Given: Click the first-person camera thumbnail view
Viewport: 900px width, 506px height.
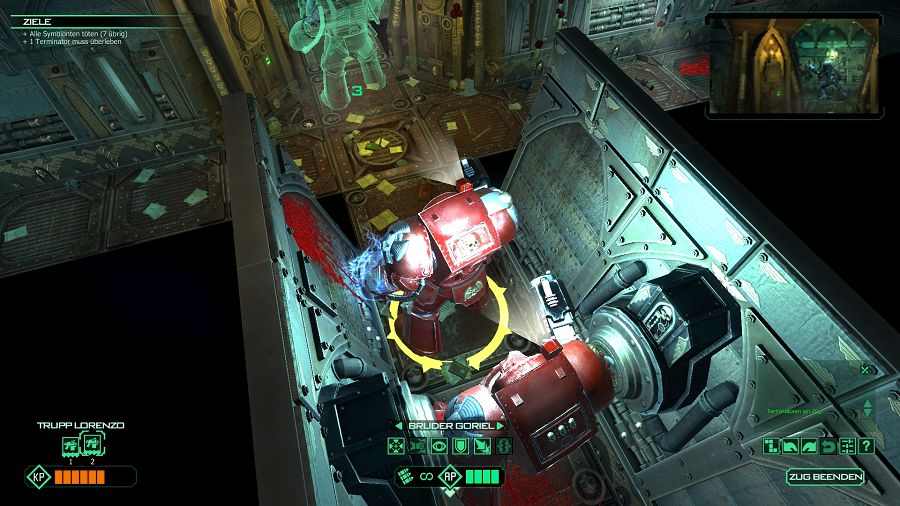Looking at the screenshot, I should 794,63.
